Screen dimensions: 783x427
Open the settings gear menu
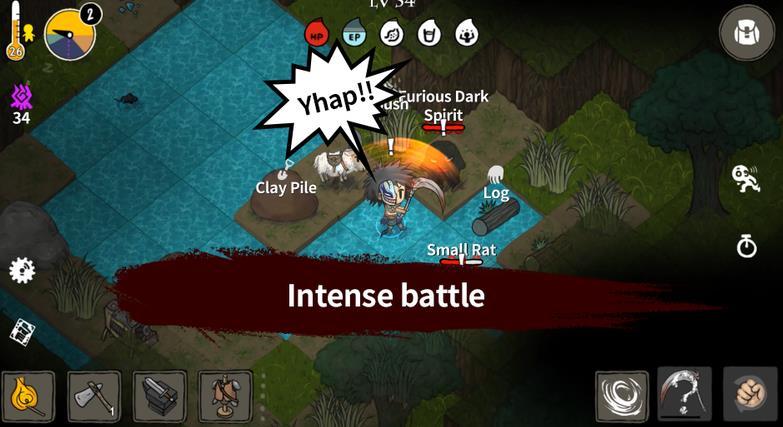pos(22,270)
